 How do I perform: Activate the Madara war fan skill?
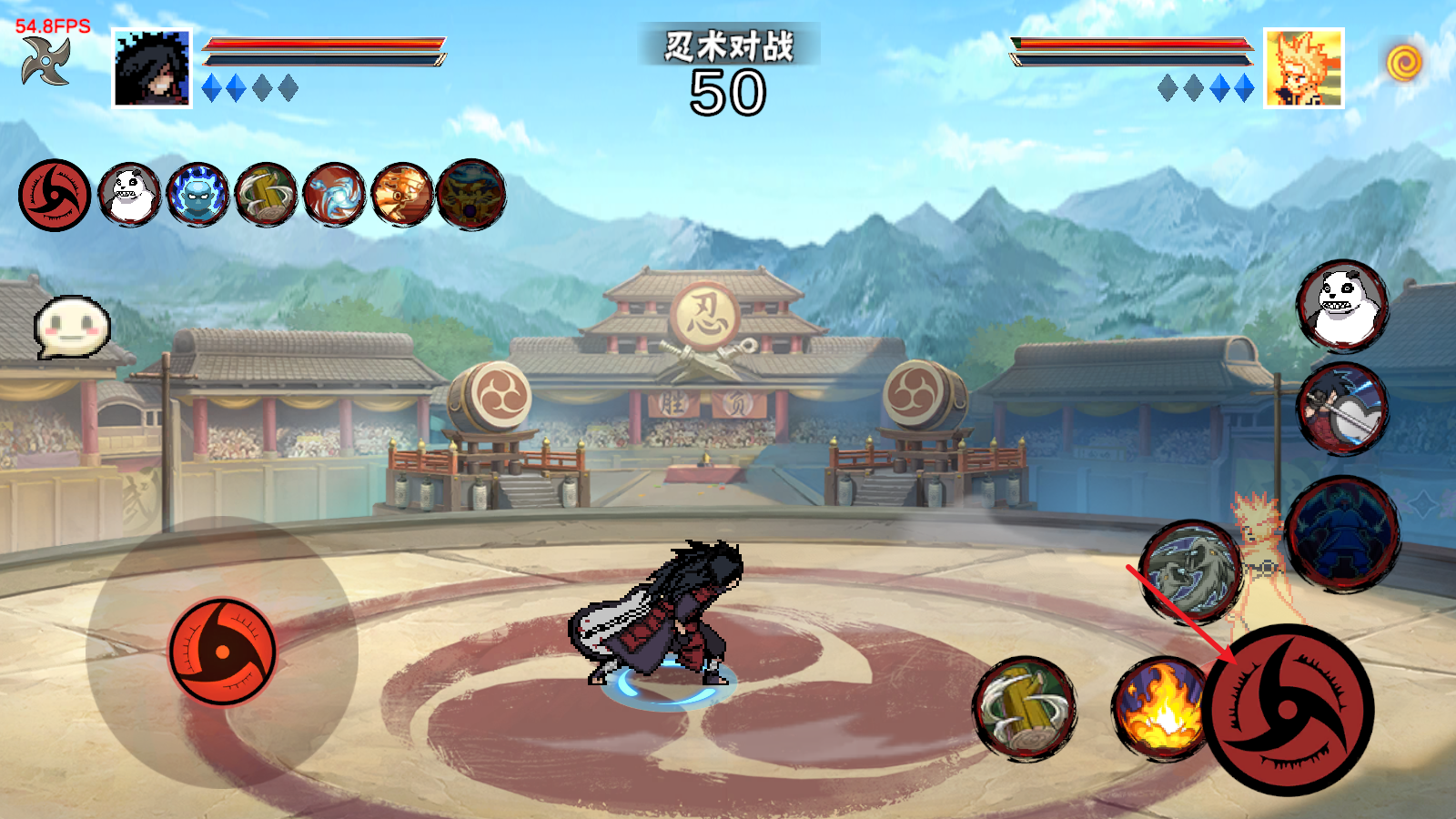[x=1342, y=409]
